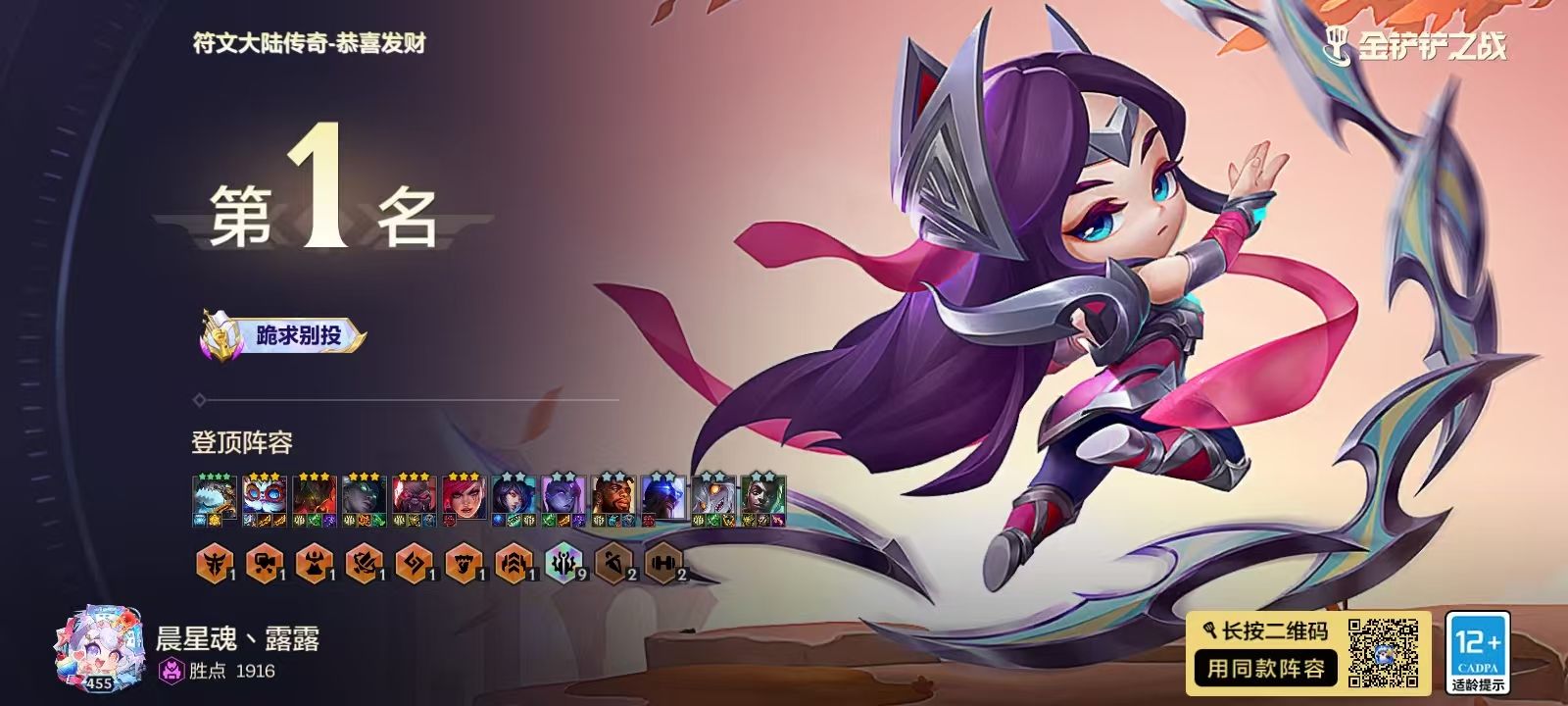Tap the 跪求别投 title badge
Image resolution: width=1568 pixels, height=706 pixels.
[284, 336]
